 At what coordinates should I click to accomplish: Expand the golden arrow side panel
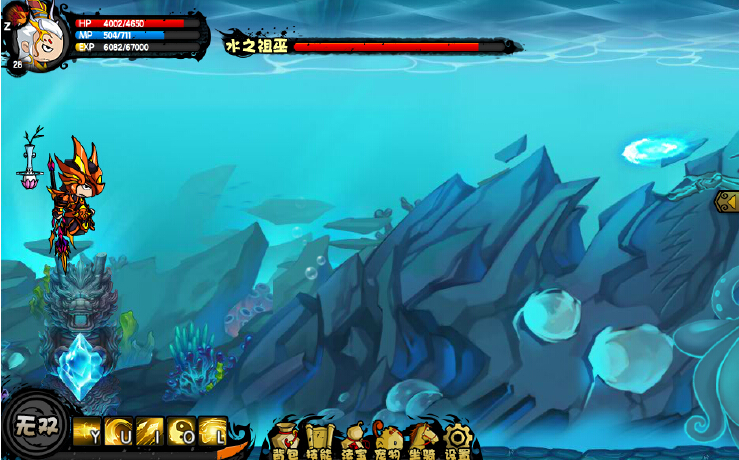point(727,202)
